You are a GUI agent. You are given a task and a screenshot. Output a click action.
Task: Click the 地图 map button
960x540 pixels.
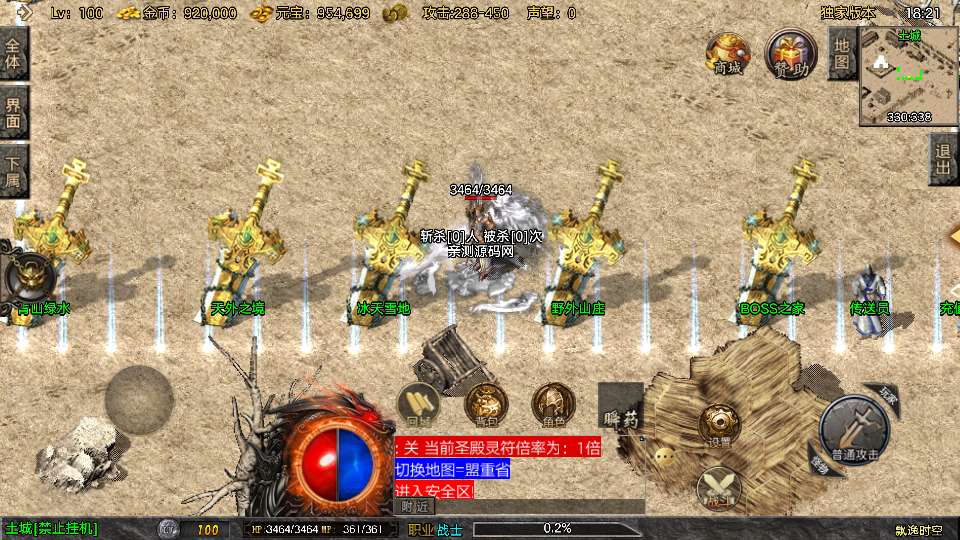[x=841, y=54]
